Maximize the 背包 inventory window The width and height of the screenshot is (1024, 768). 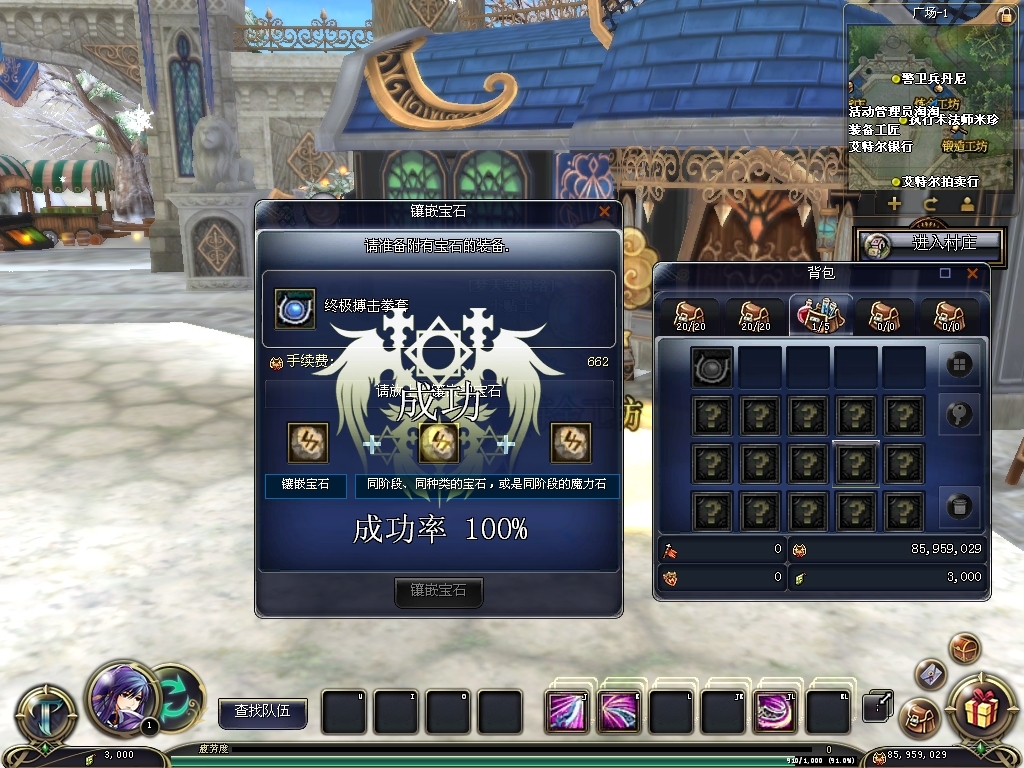945,273
